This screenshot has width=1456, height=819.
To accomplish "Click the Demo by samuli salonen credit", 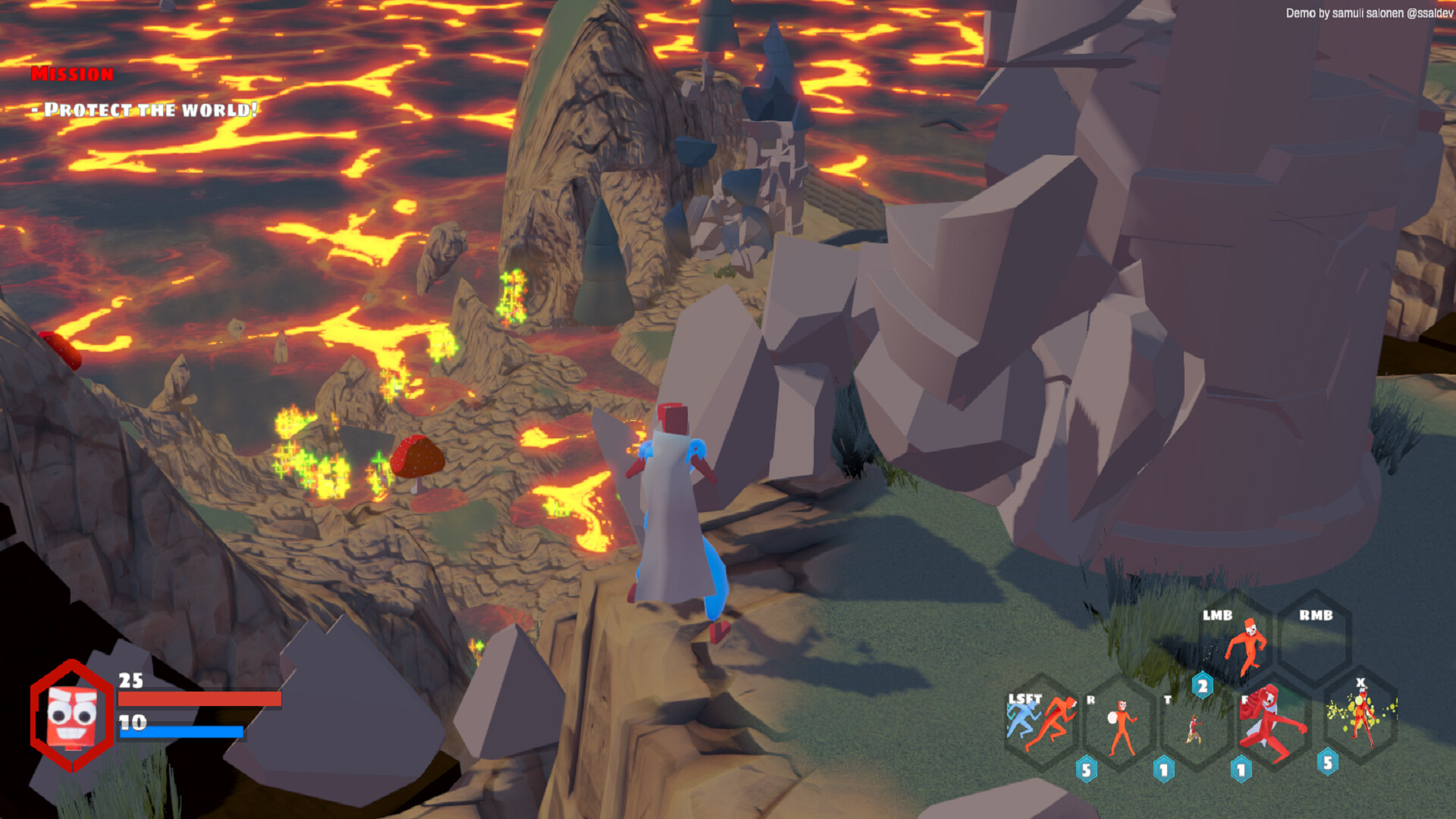I will (x=1369, y=12).
